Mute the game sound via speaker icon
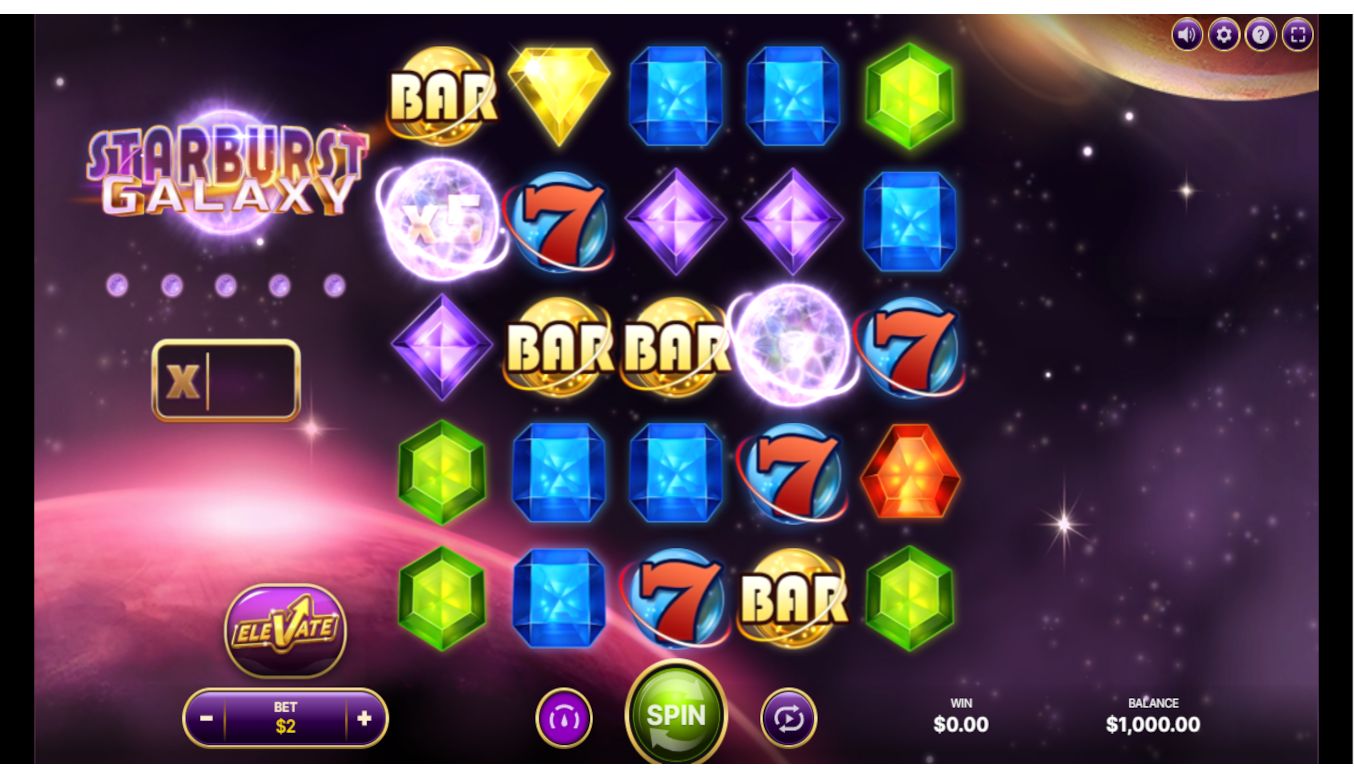Screen dimensions: 1354x780 pos(1187,35)
